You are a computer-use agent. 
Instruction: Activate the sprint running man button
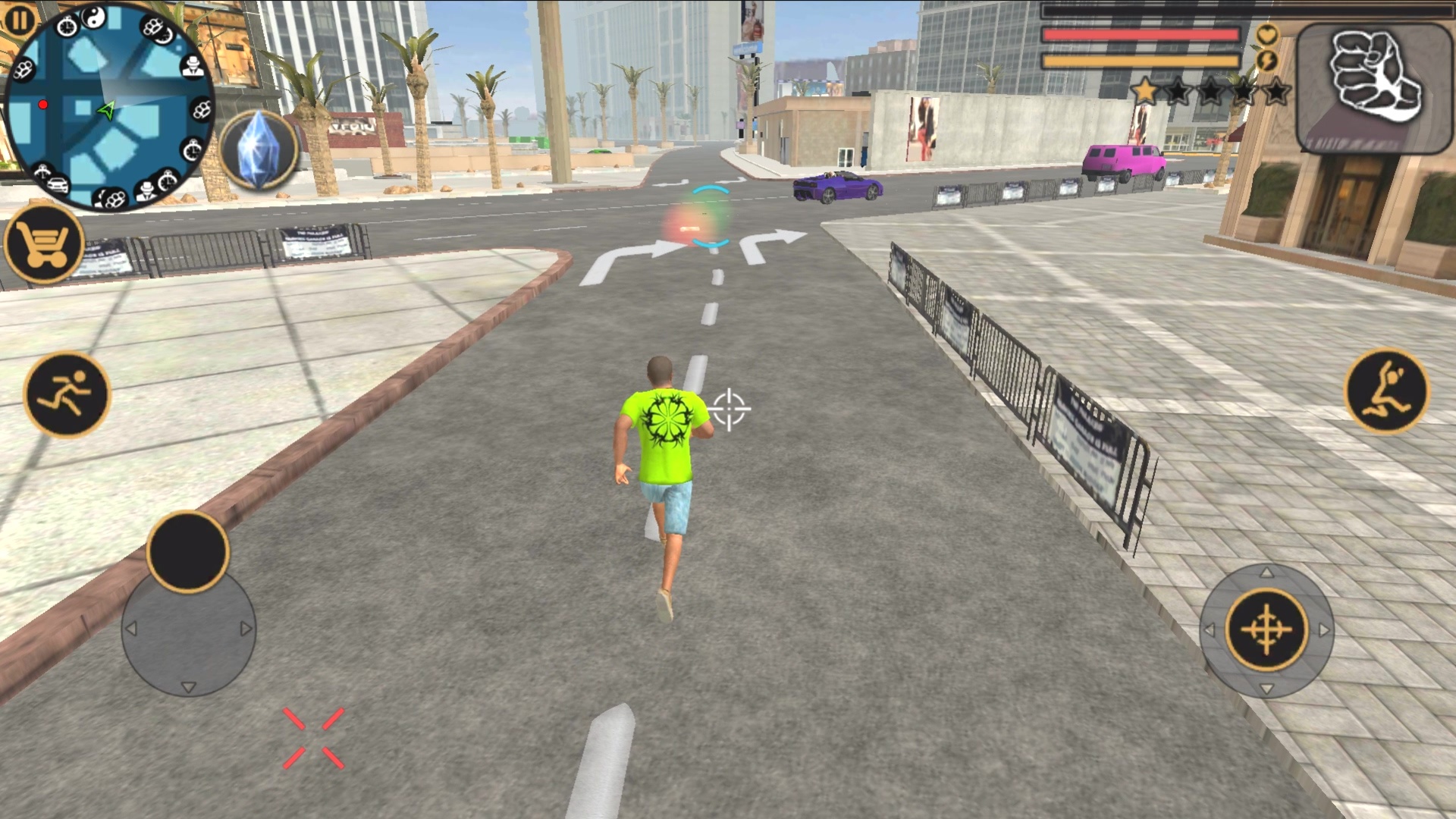tap(67, 394)
